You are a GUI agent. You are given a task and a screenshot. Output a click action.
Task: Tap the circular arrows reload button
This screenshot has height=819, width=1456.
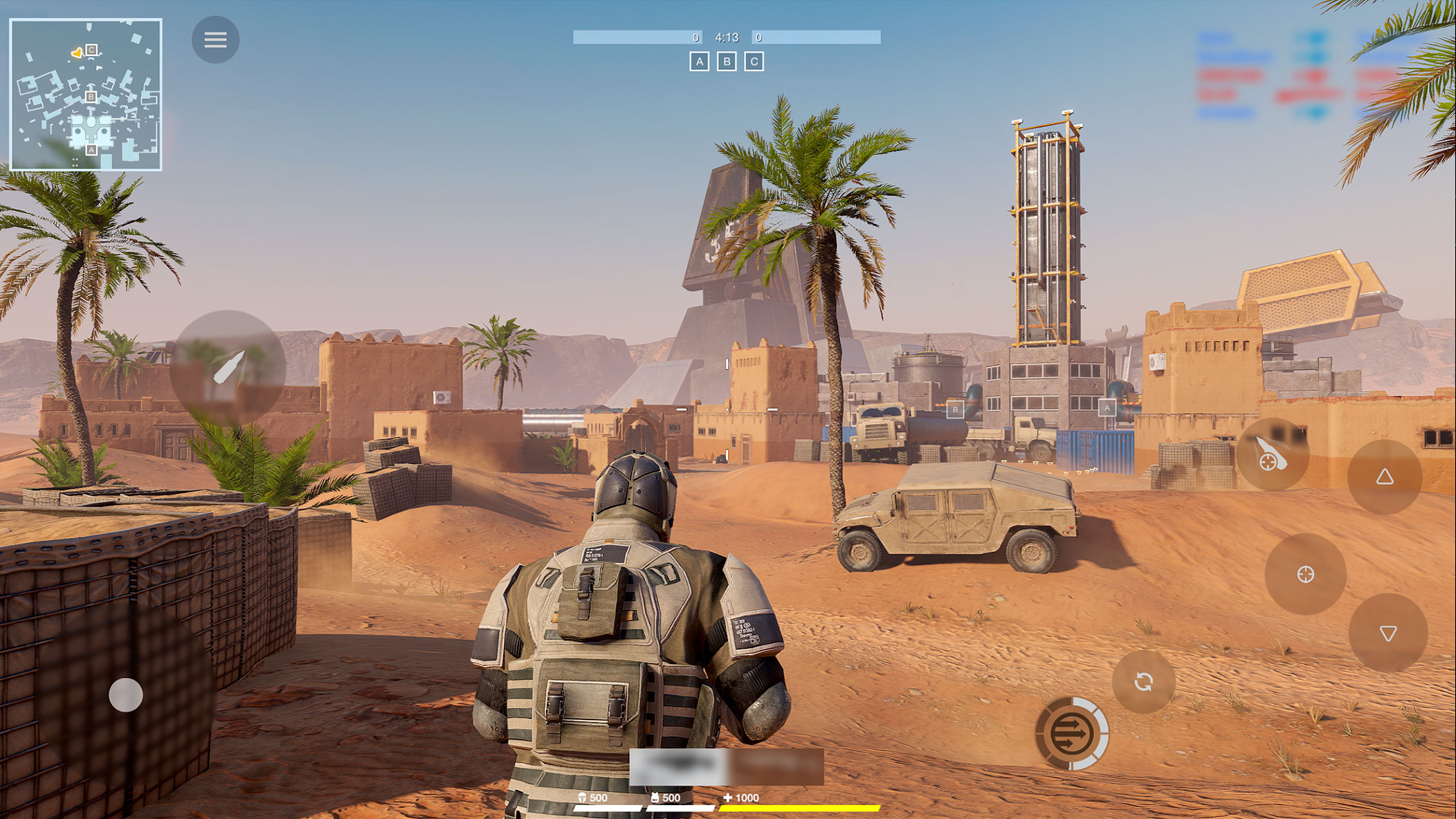1143,682
